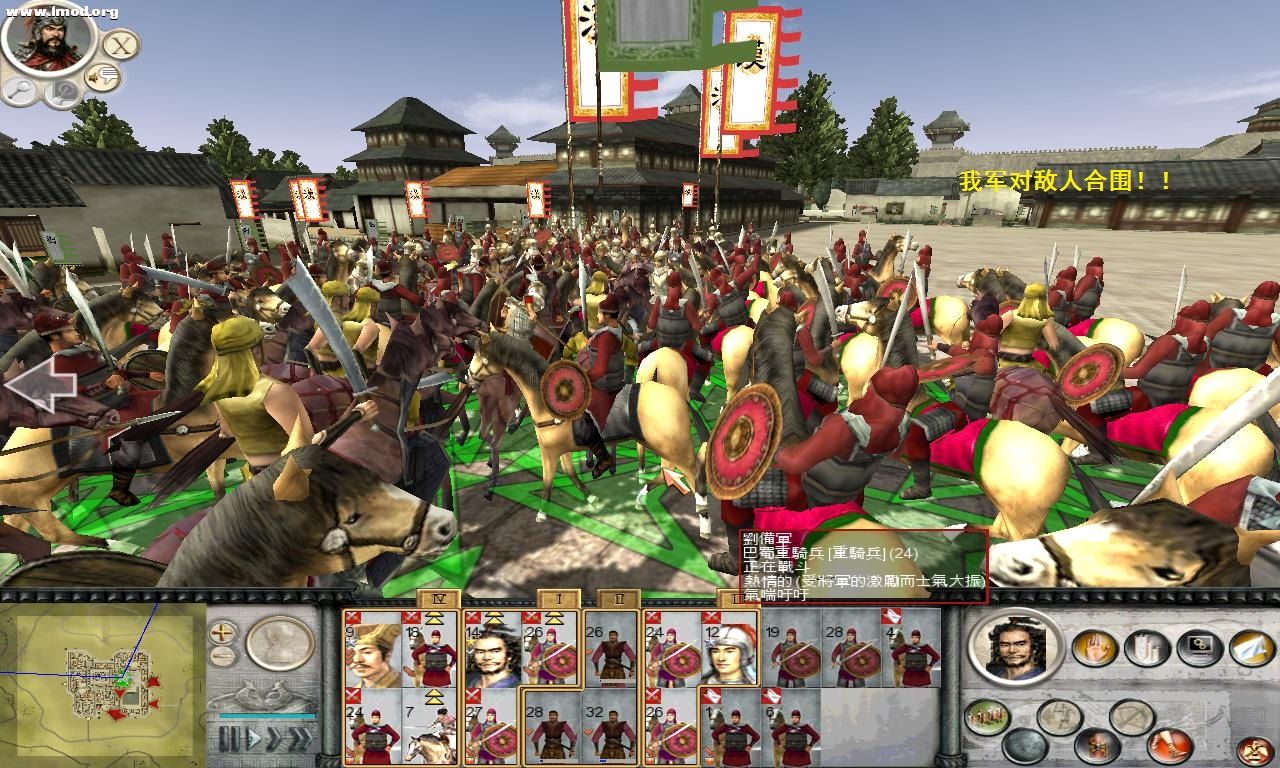Select unit card numbered 9 with yellow hat

coord(372,648)
